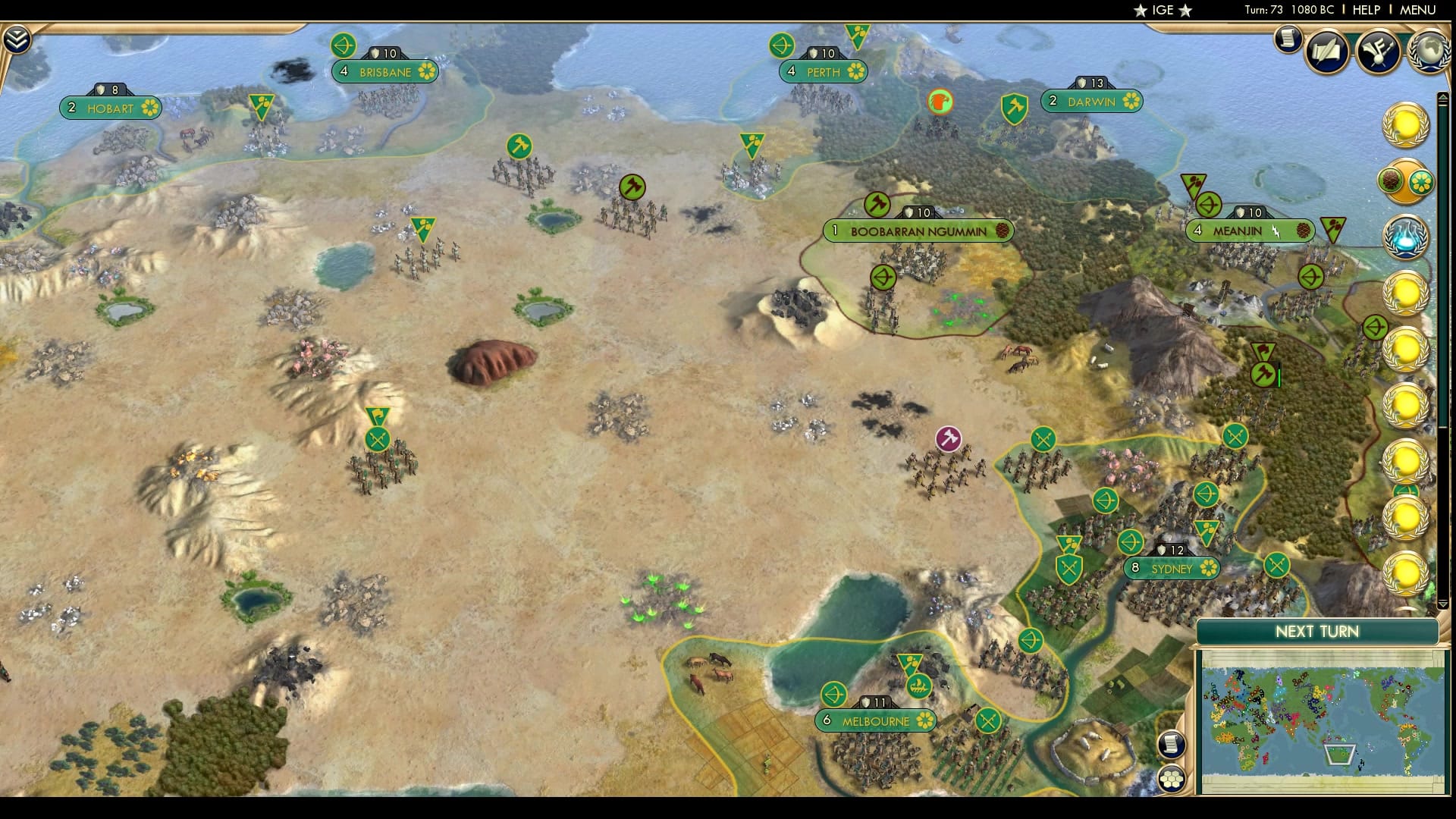Open the Diplomacy globe icon top right
Image resolution: width=1456 pixels, height=819 pixels.
coord(1429,50)
